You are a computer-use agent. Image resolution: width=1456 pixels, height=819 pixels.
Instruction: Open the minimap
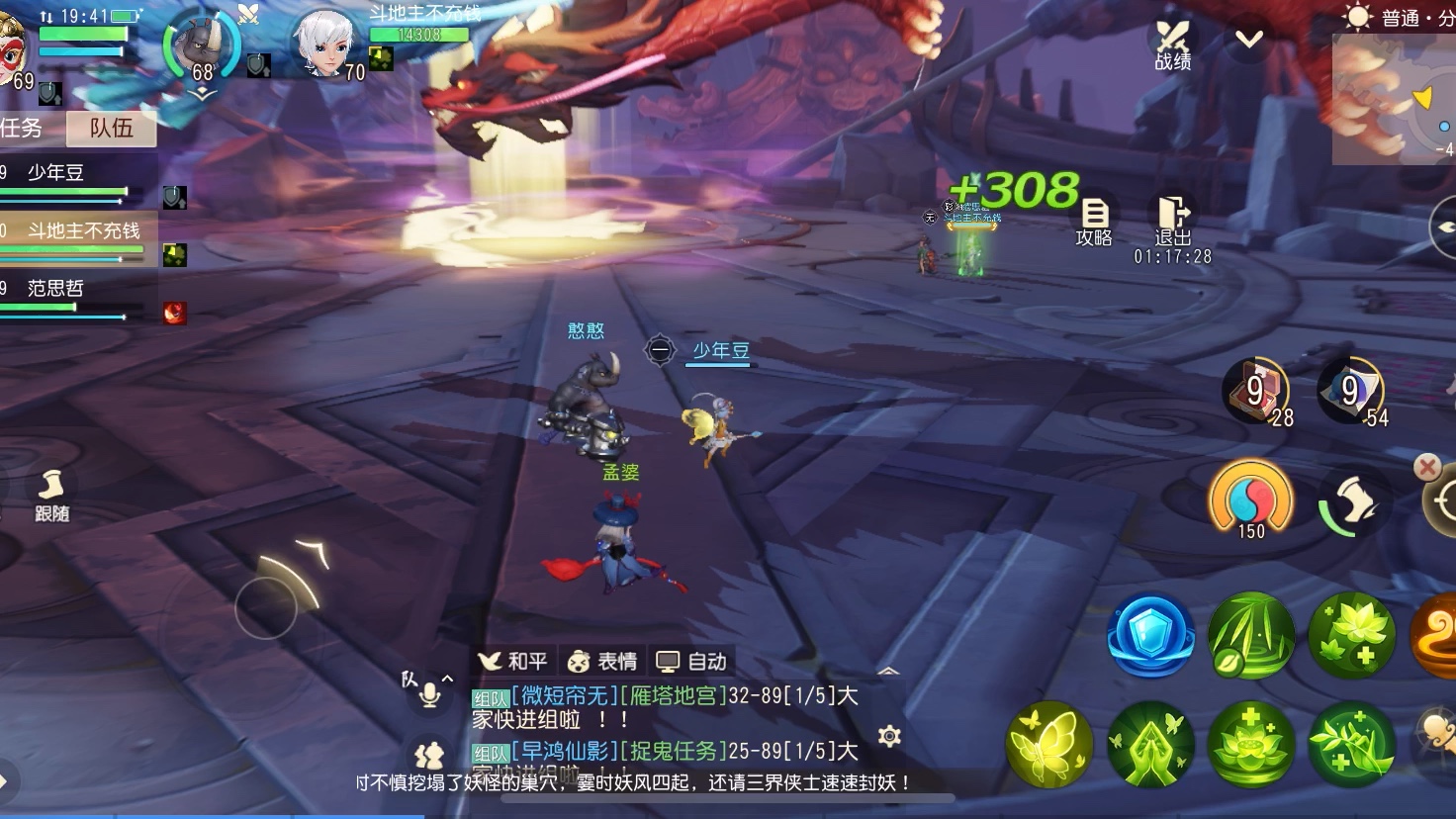click(1397, 99)
